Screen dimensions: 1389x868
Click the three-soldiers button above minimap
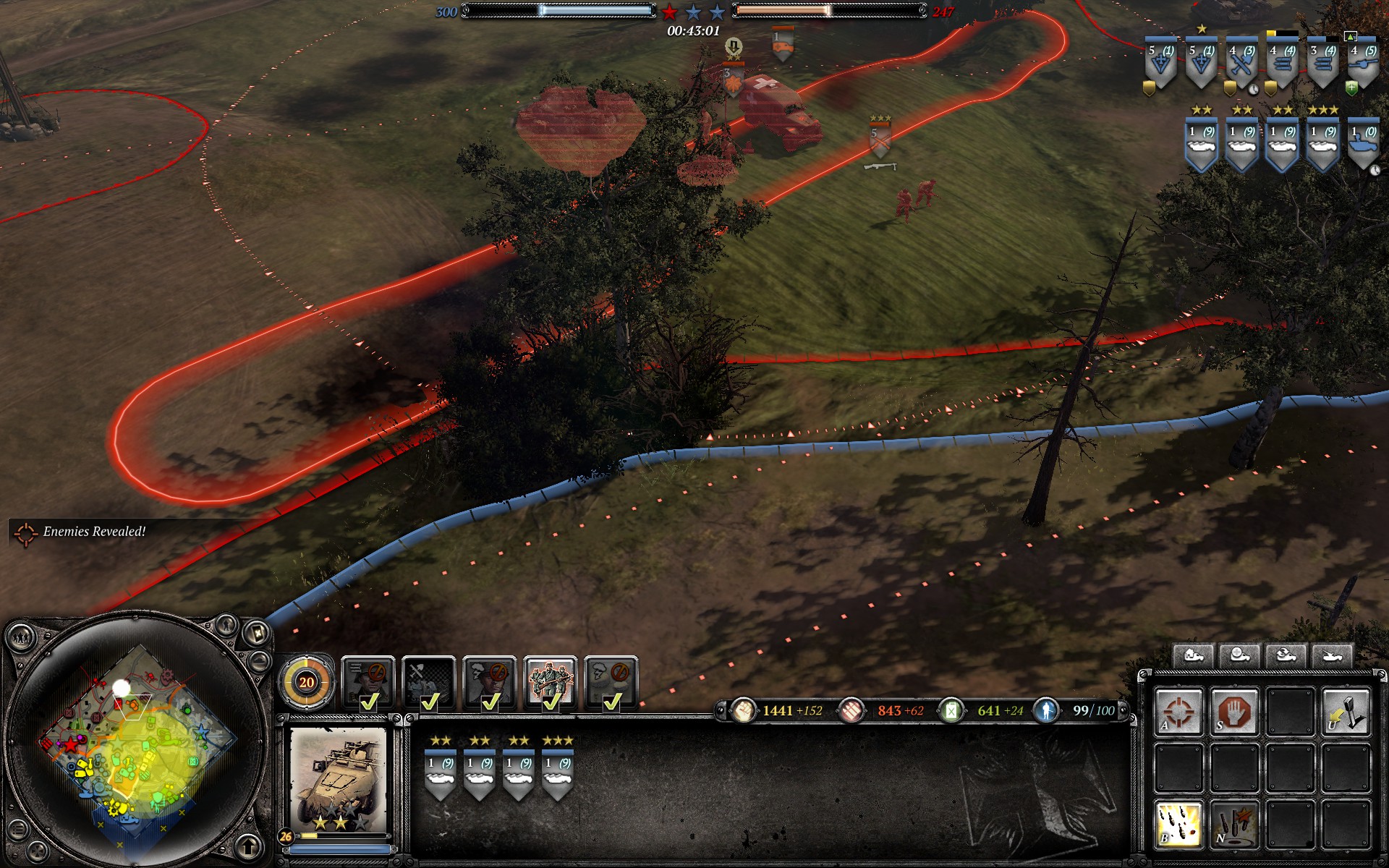[x=20, y=638]
